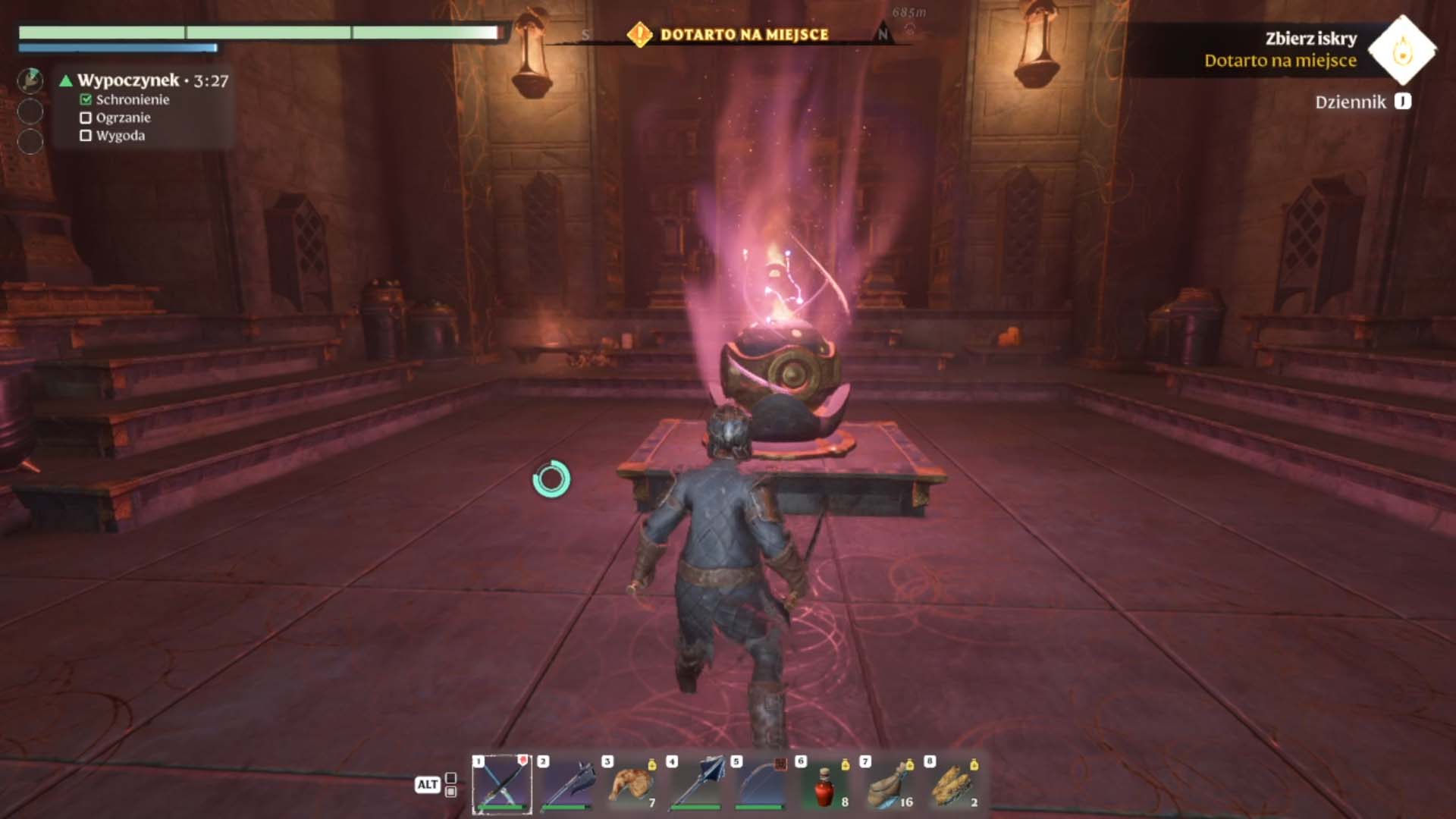Use the red health potion slot
The height and width of the screenshot is (819, 1456).
point(825,784)
